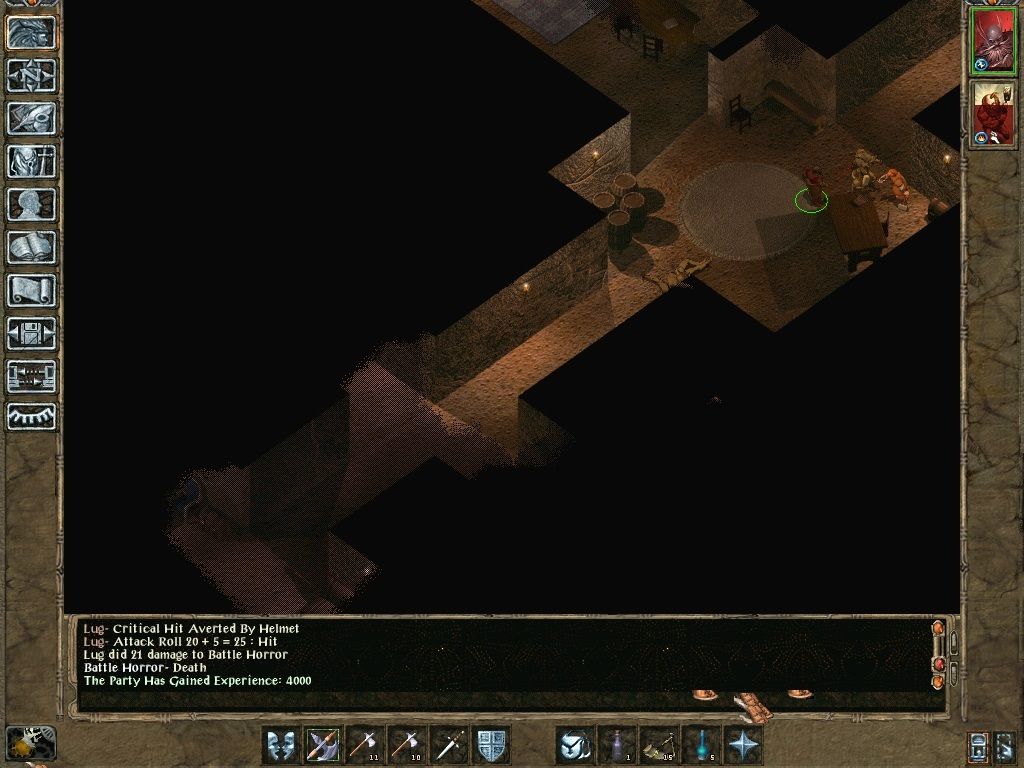Click the shield icon in the bottom bar
The image size is (1024, 768).
(491, 745)
